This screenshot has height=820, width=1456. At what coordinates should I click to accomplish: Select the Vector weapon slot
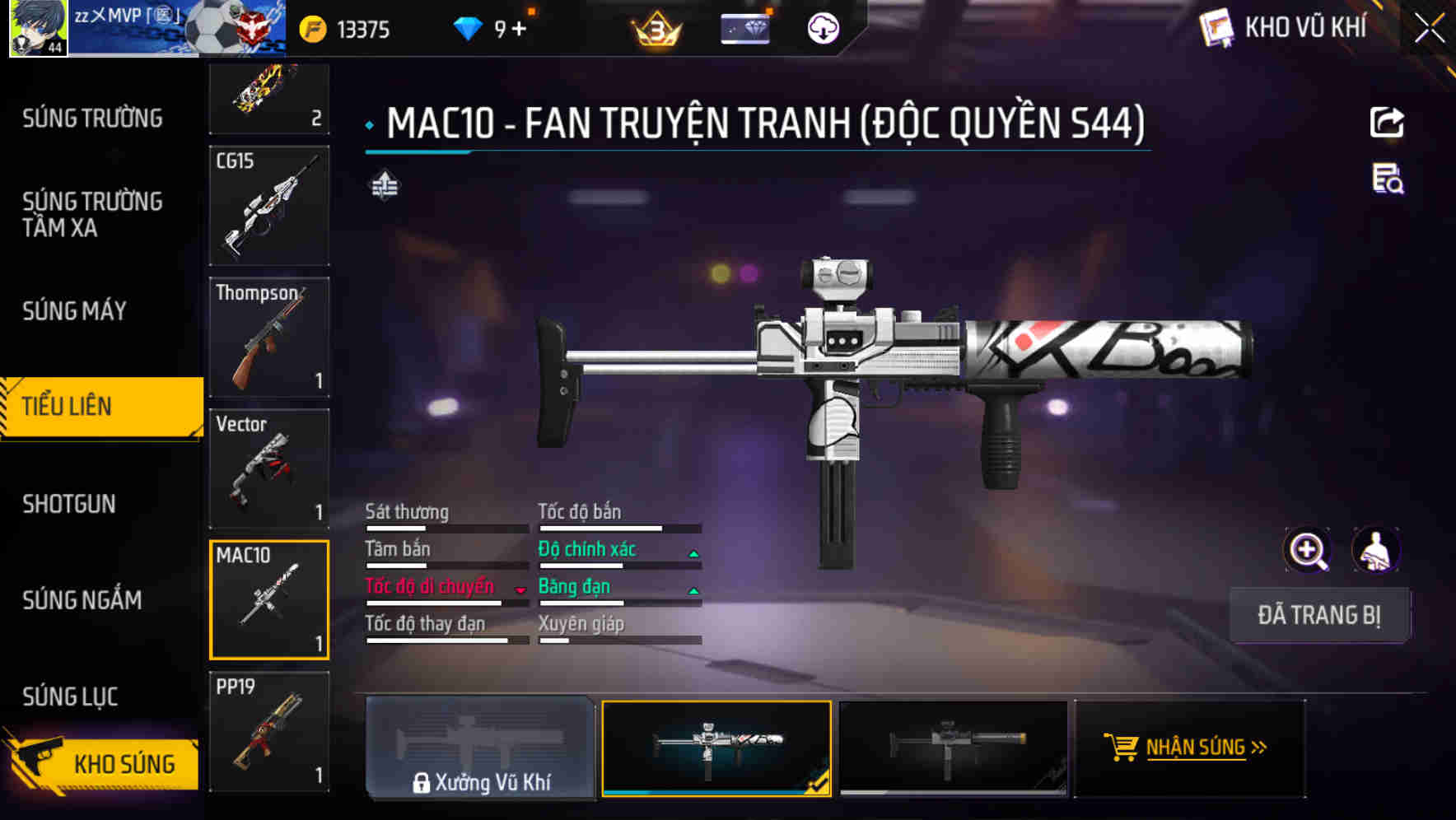[269, 468]
